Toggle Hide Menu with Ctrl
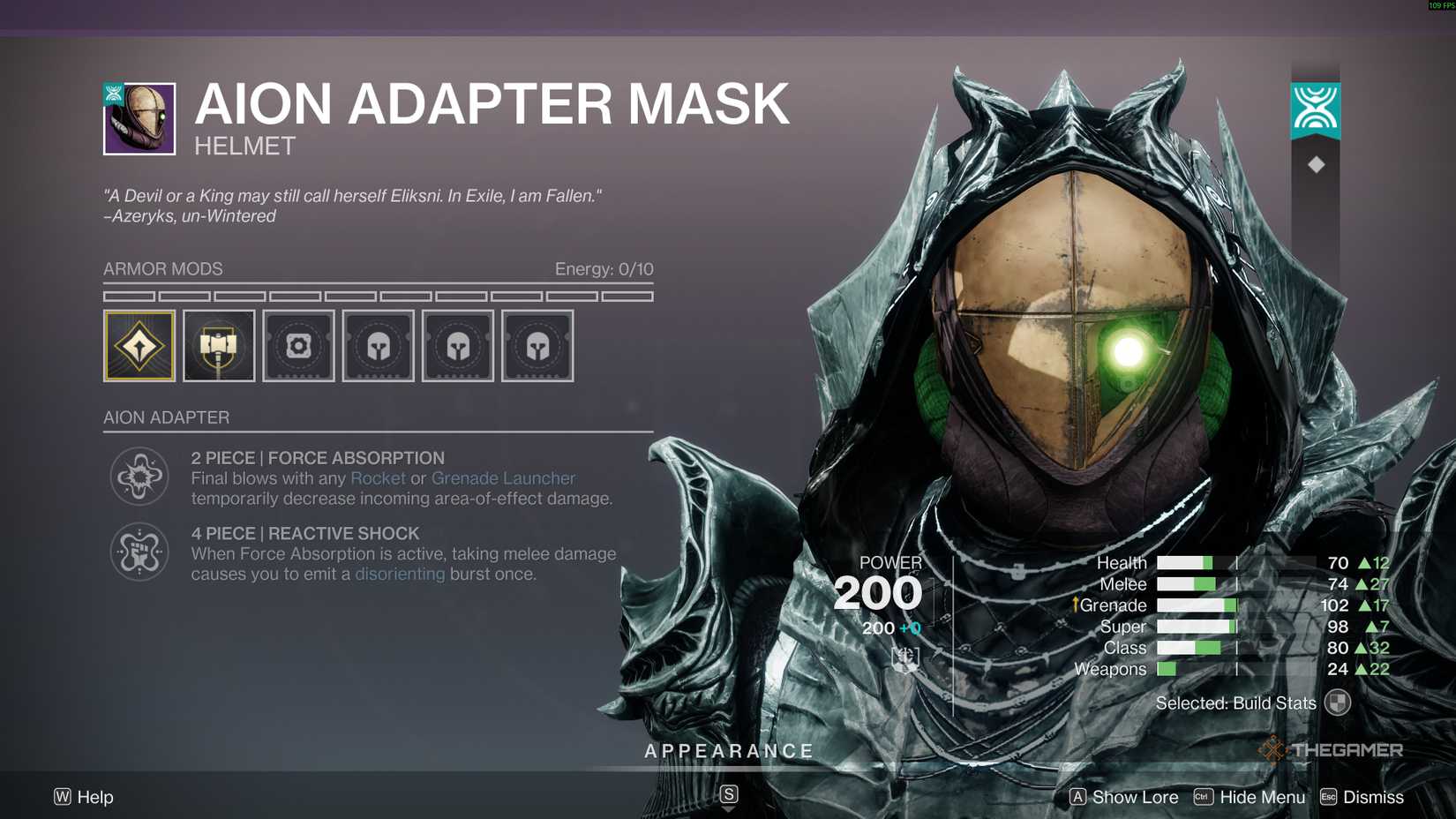Image resolution: width=1456 pixels, height=819 pixels. tap(1261, 797)
